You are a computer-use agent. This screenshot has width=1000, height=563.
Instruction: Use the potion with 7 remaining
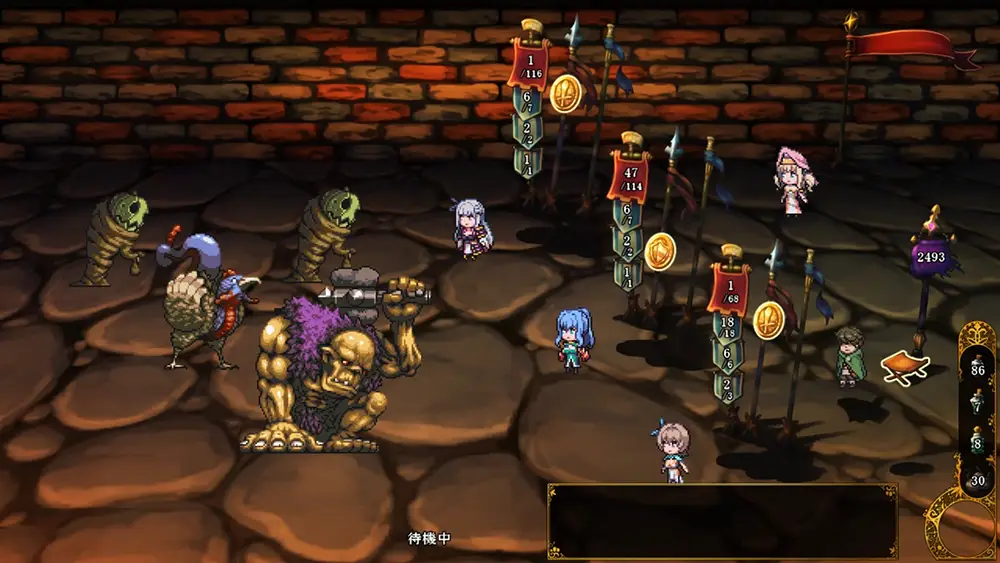978,400
